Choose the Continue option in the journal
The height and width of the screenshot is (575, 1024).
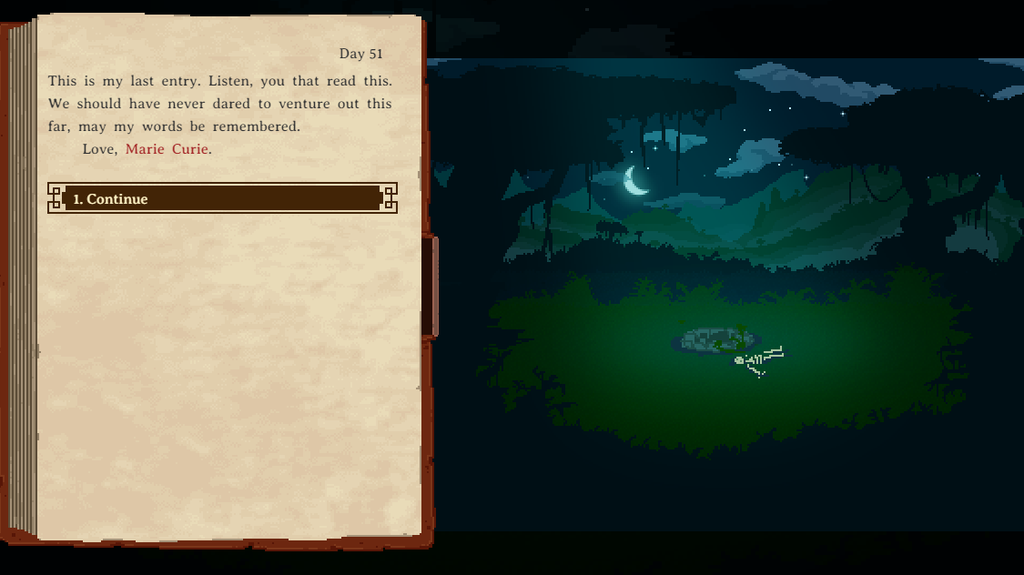[x=222, y=198]
